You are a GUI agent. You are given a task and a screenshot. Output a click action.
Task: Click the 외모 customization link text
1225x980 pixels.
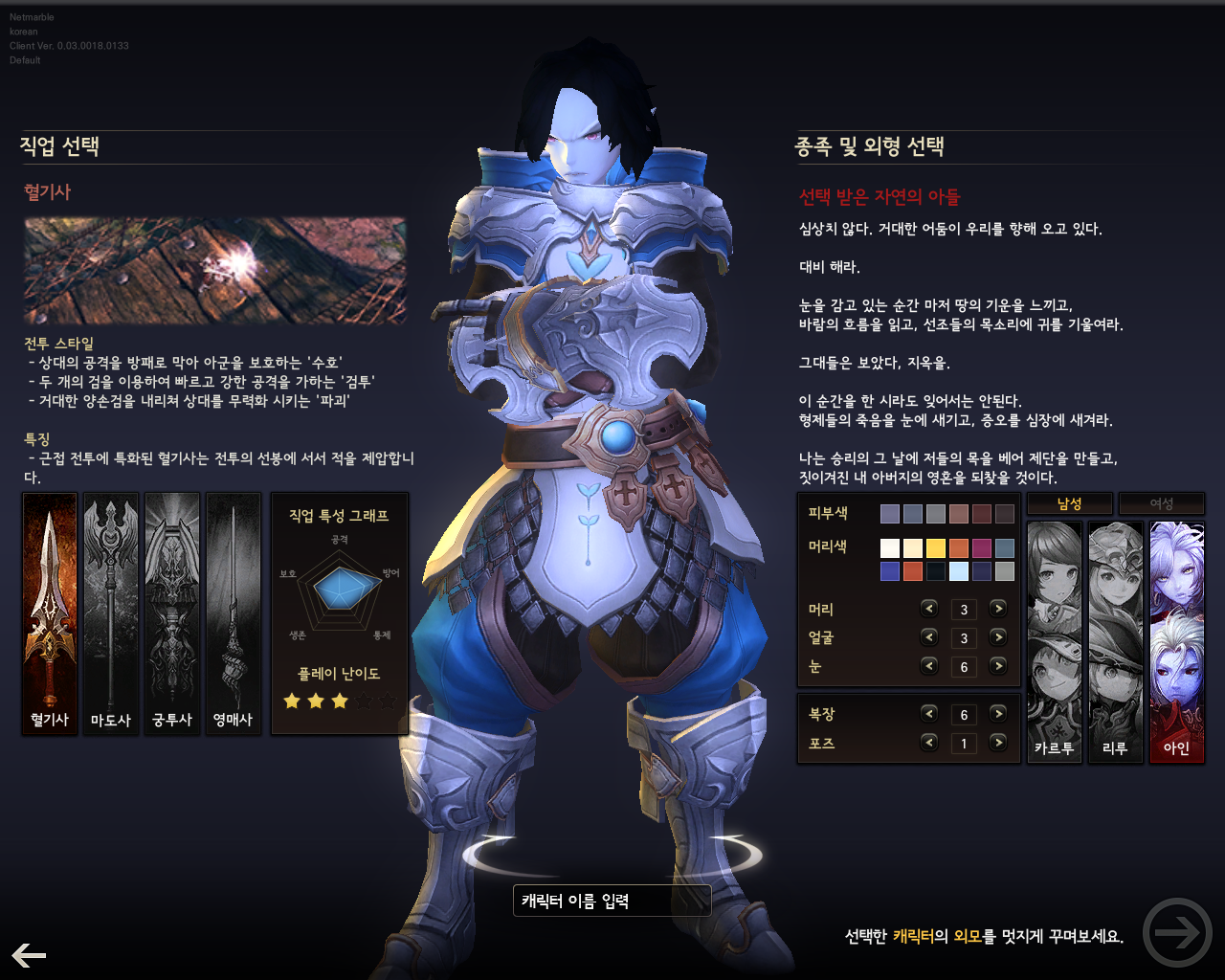[x=968, y=935]
